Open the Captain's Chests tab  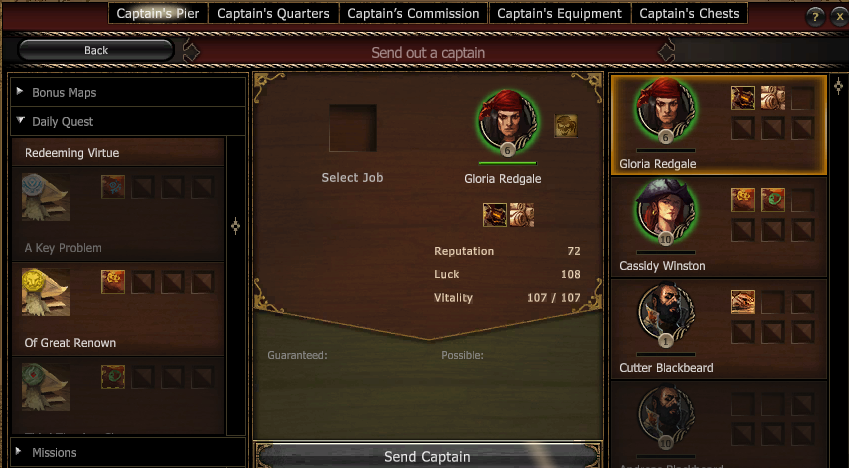point(689,13)
